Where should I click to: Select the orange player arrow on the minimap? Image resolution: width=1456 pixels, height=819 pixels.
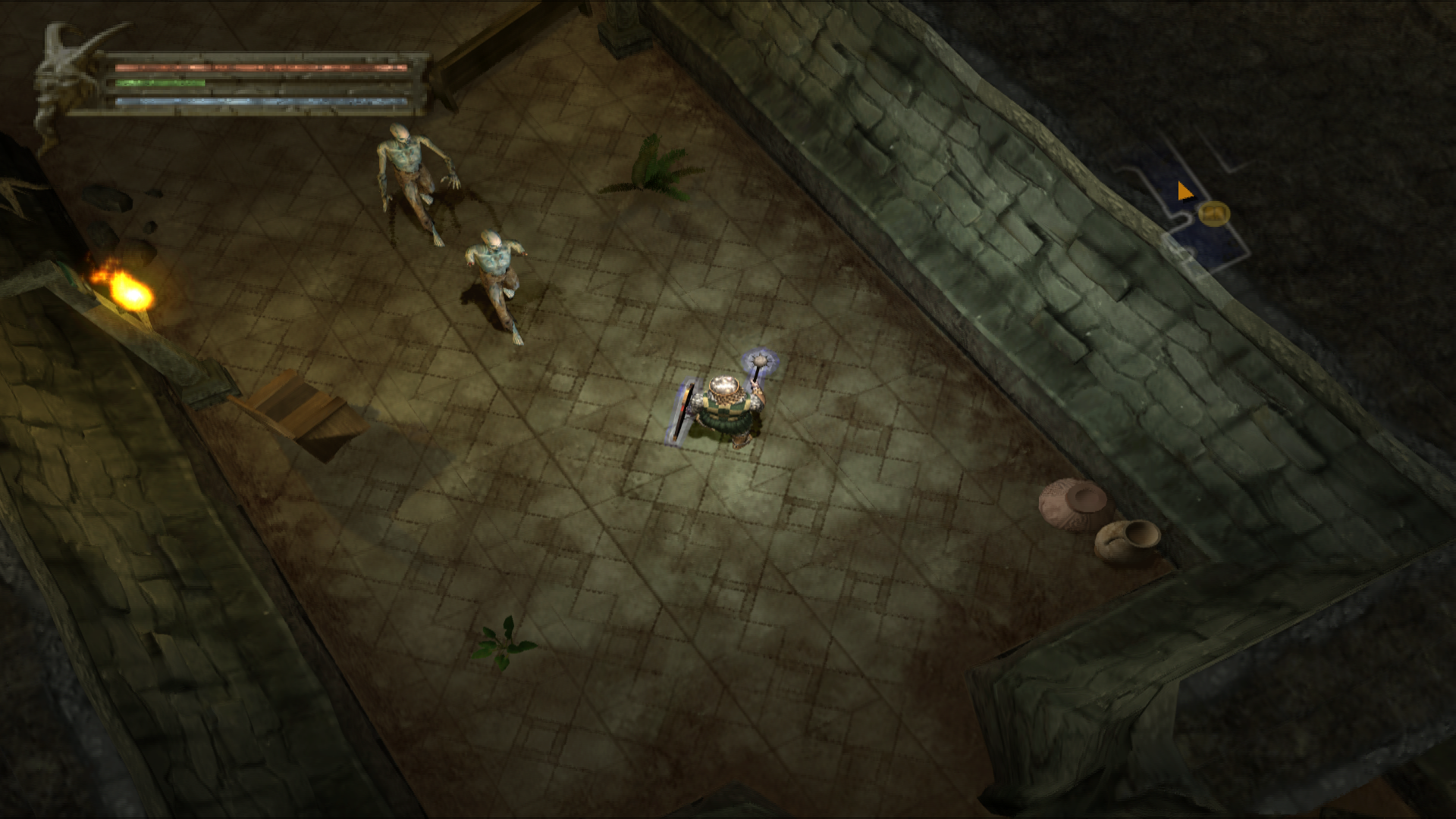tap(1184, 191)
